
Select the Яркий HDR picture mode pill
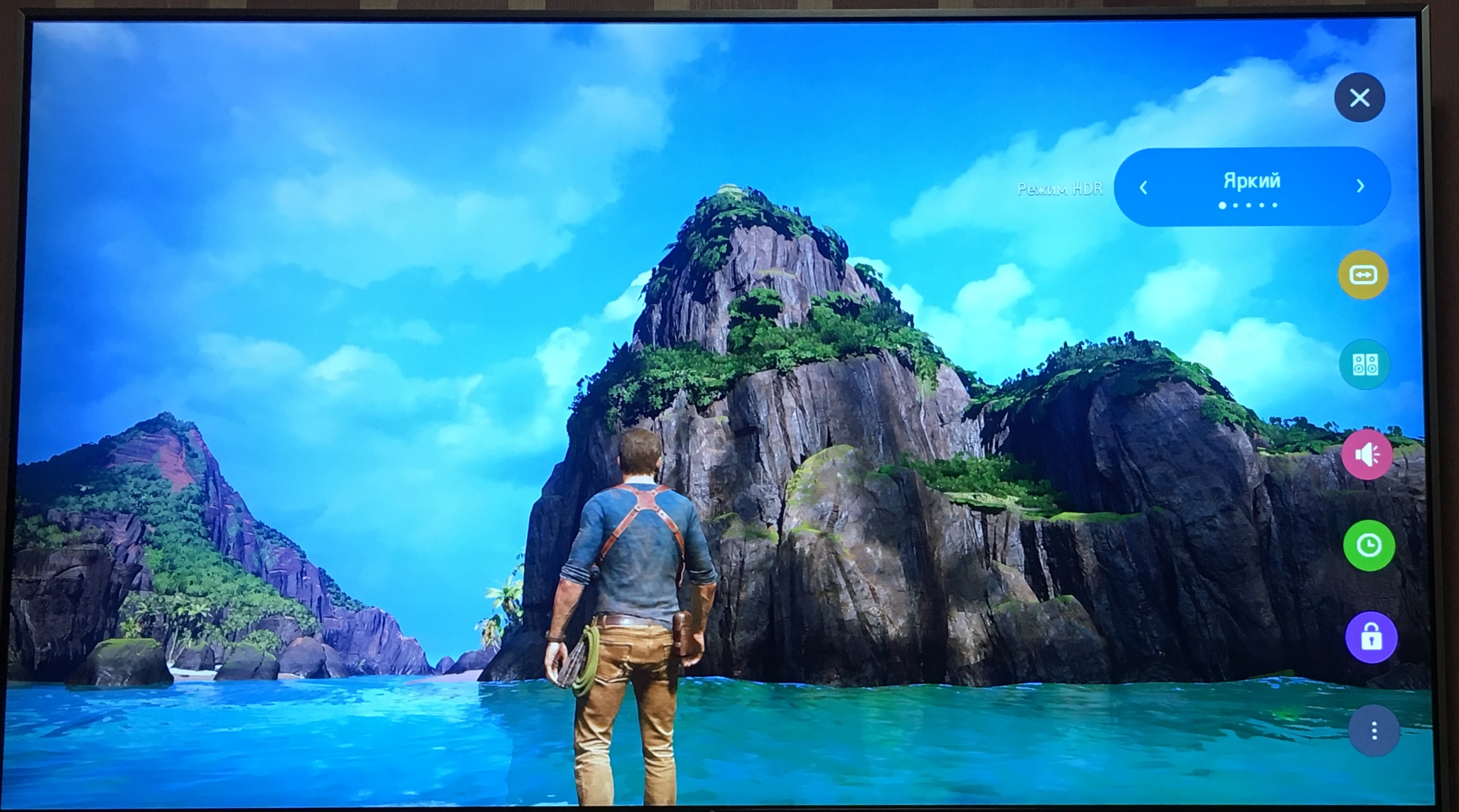click(1252, 182)
